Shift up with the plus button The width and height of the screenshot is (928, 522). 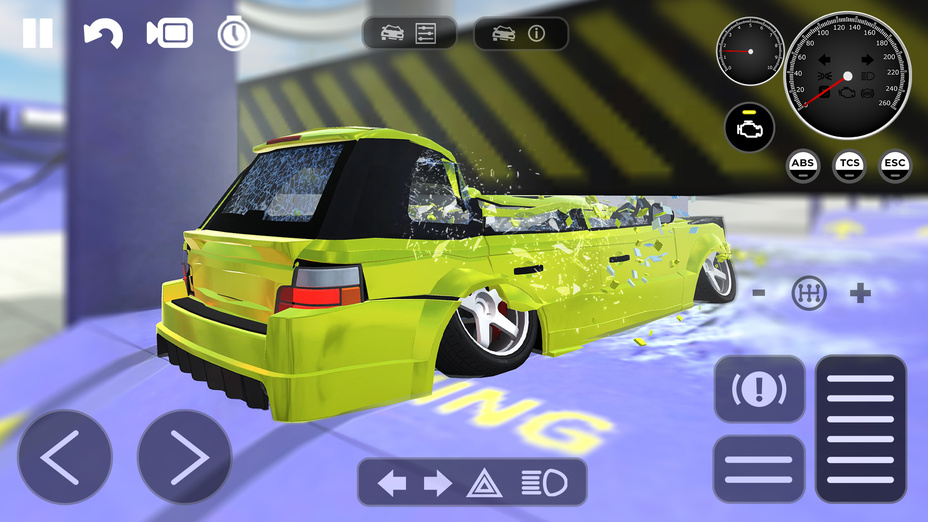[x=860, y=293]
